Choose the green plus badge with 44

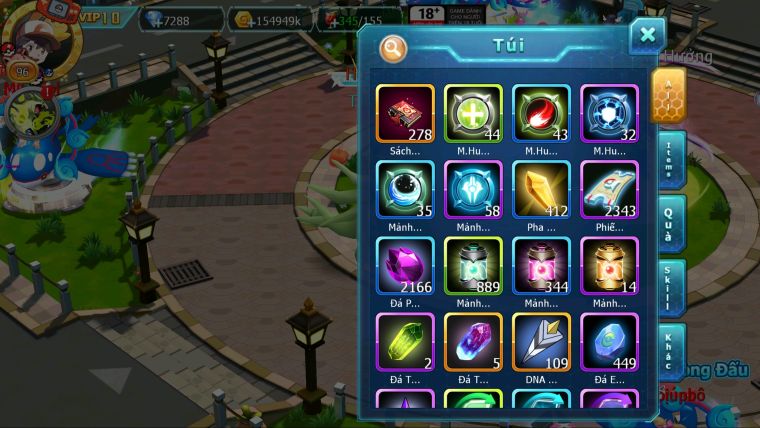[473, 114]
